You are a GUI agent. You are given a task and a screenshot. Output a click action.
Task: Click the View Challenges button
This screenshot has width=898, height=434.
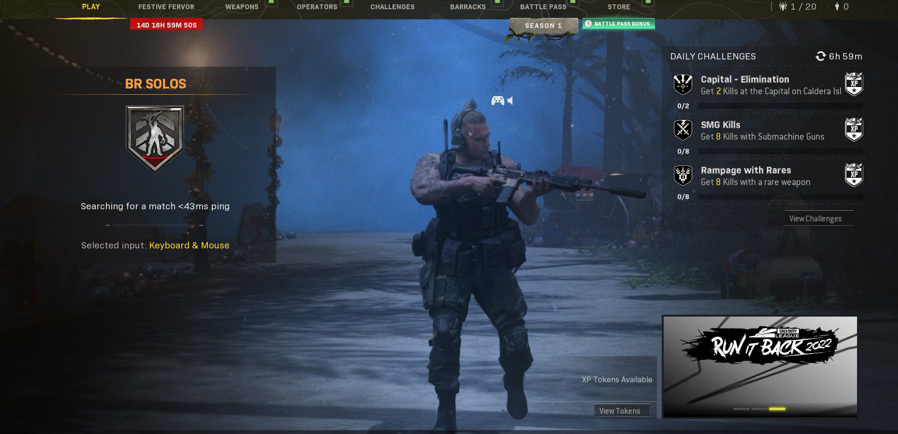click(815, 218)
